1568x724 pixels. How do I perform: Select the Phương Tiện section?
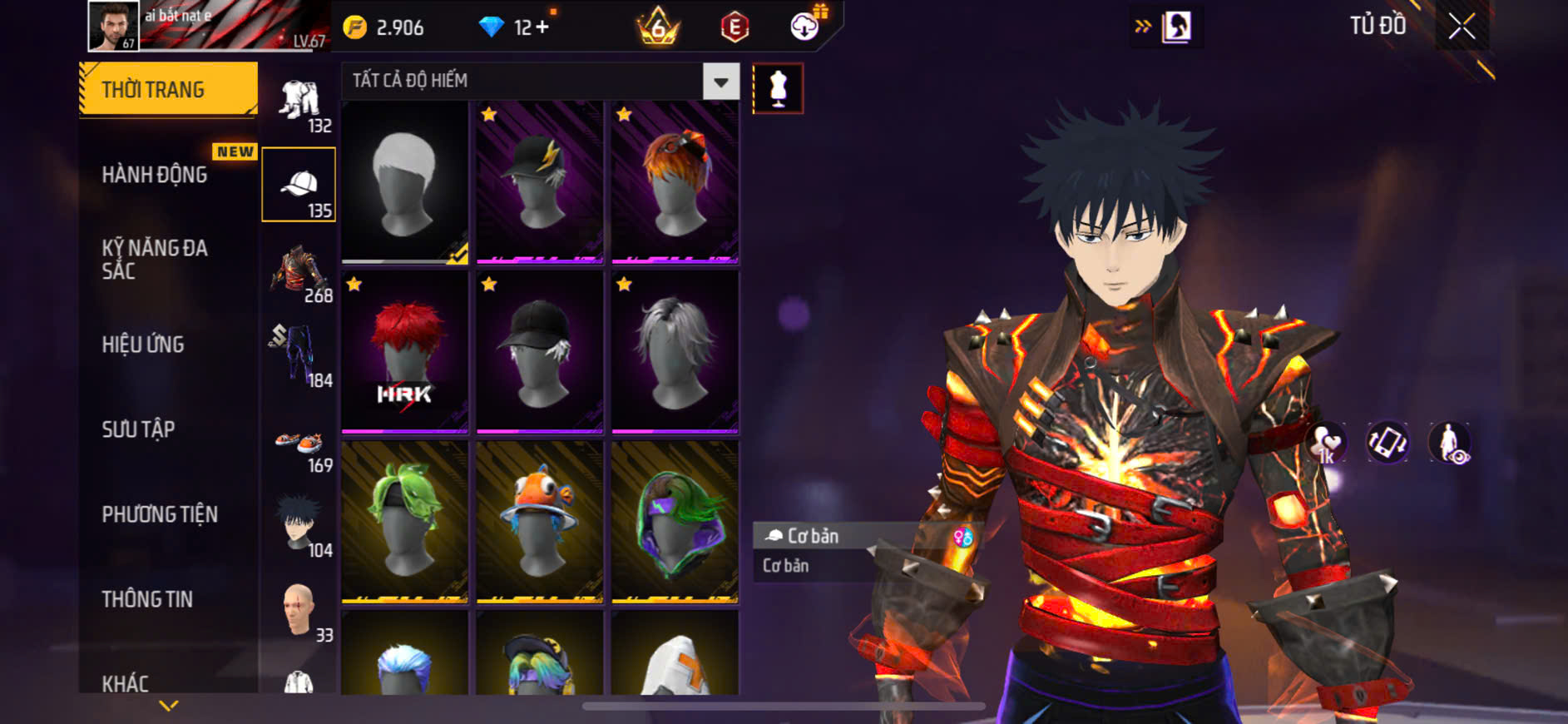click(x=160, y=514)
